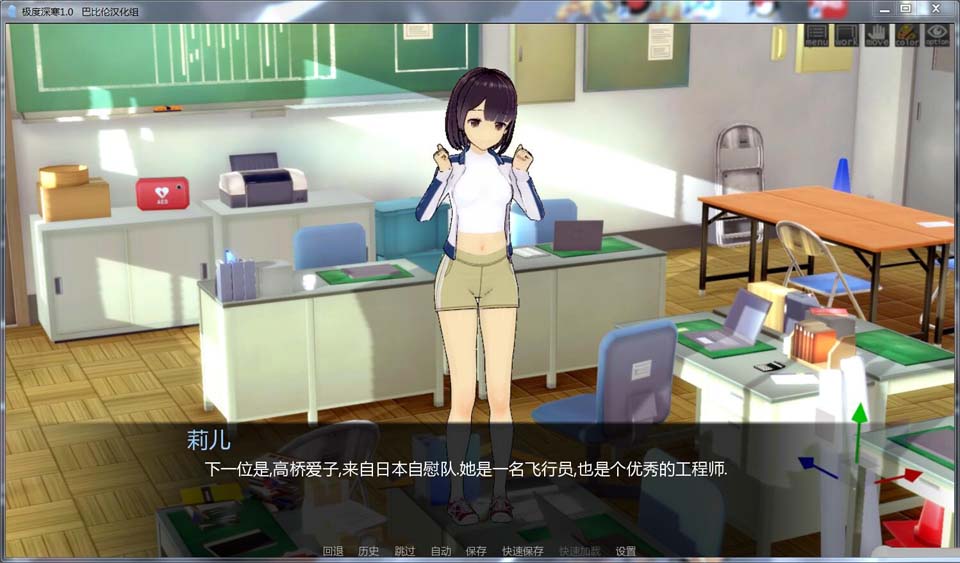This screenshot has height=563, width=960.
Task: Open the 保存 save screen
Action: coord(476,551)
